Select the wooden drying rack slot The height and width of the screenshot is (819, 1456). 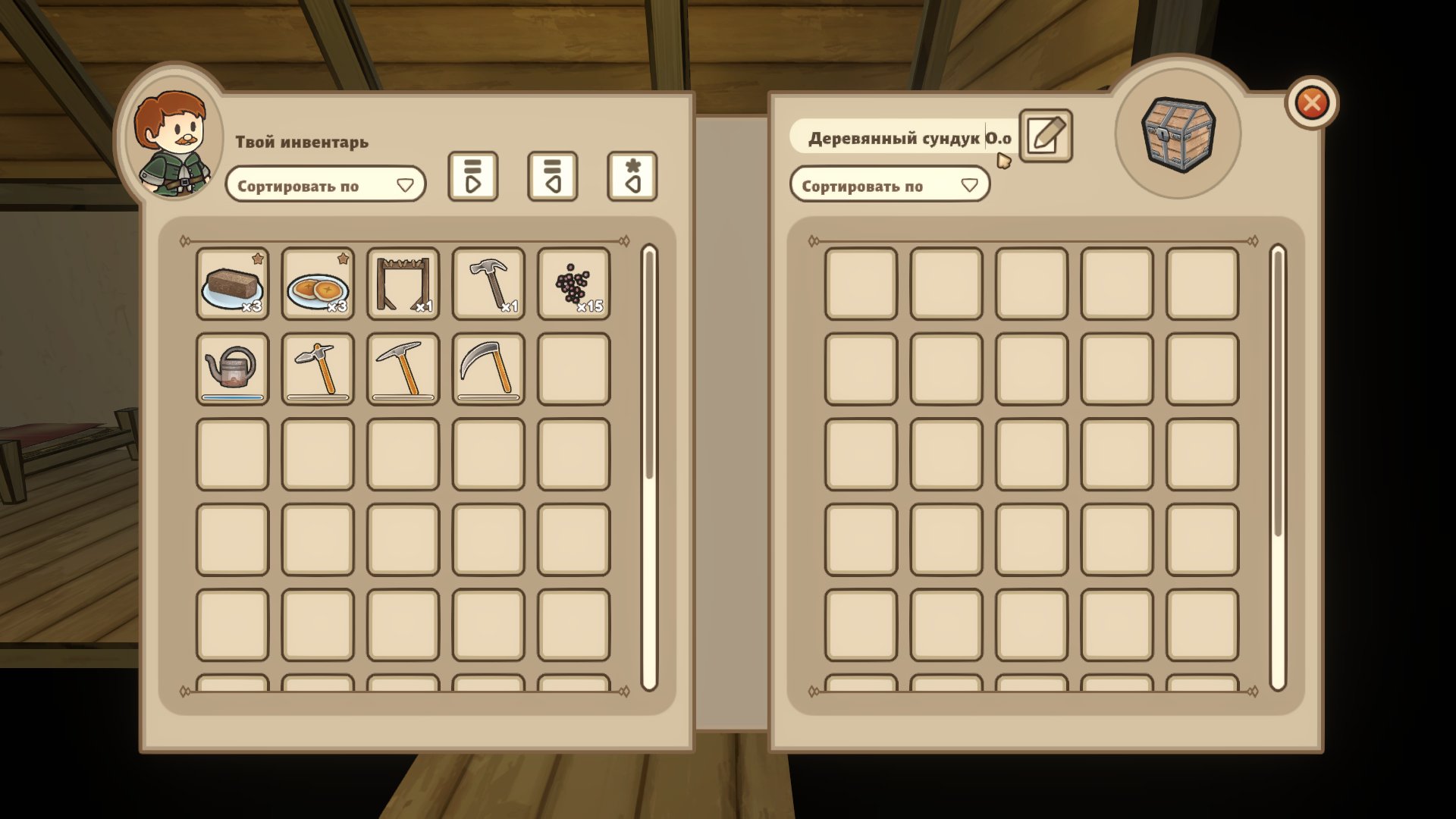click(403, 284)
